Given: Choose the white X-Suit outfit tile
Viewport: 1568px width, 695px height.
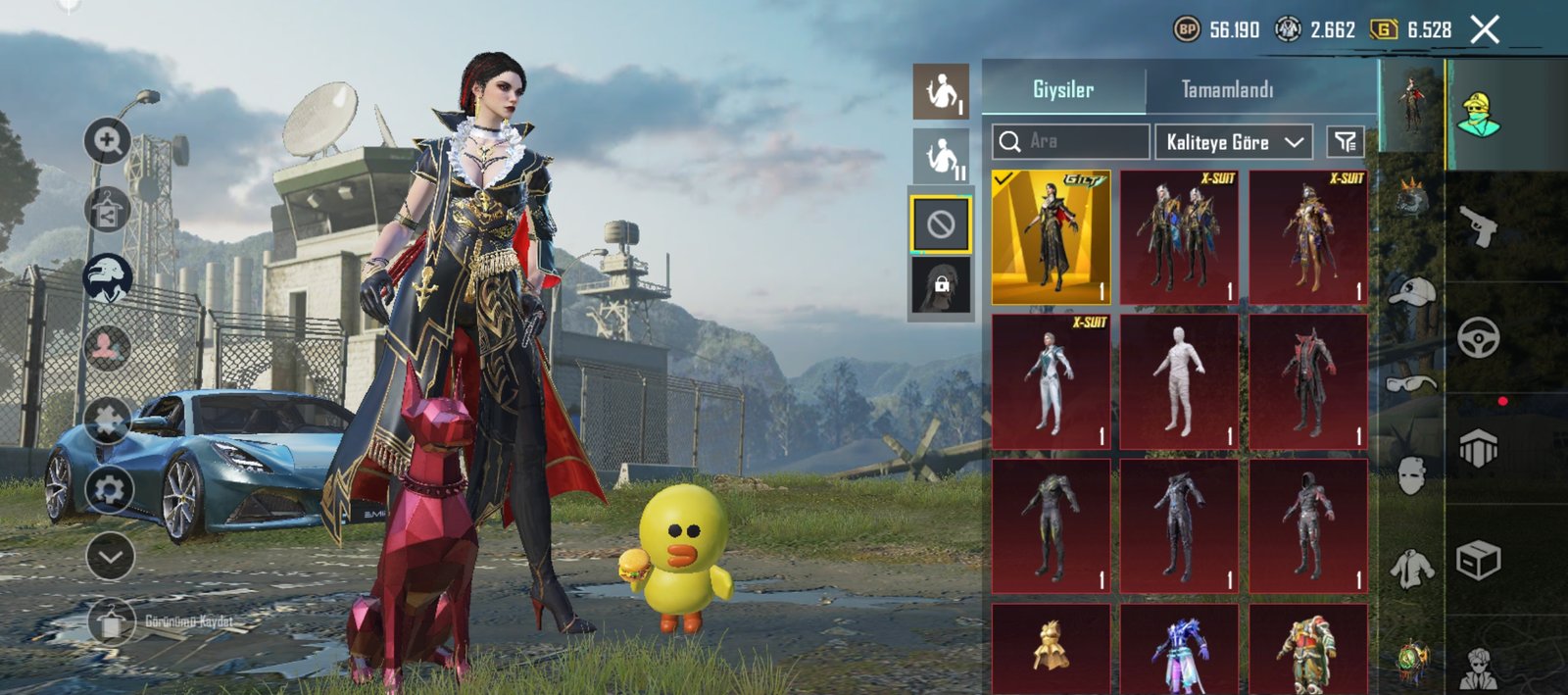Looking at the screenshot, I should 1051,381.
